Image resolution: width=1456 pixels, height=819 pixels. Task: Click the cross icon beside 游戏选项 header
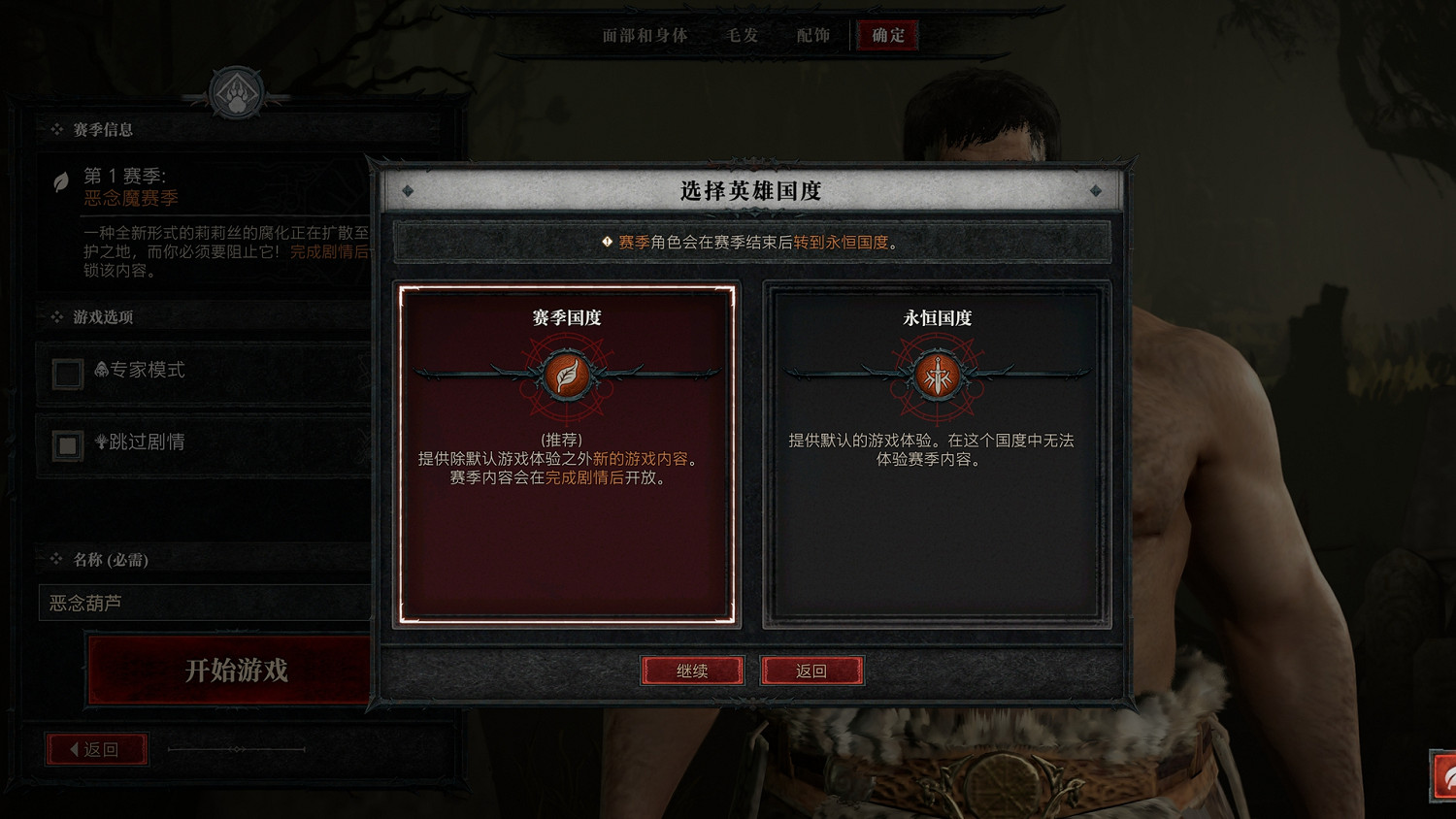56,317
